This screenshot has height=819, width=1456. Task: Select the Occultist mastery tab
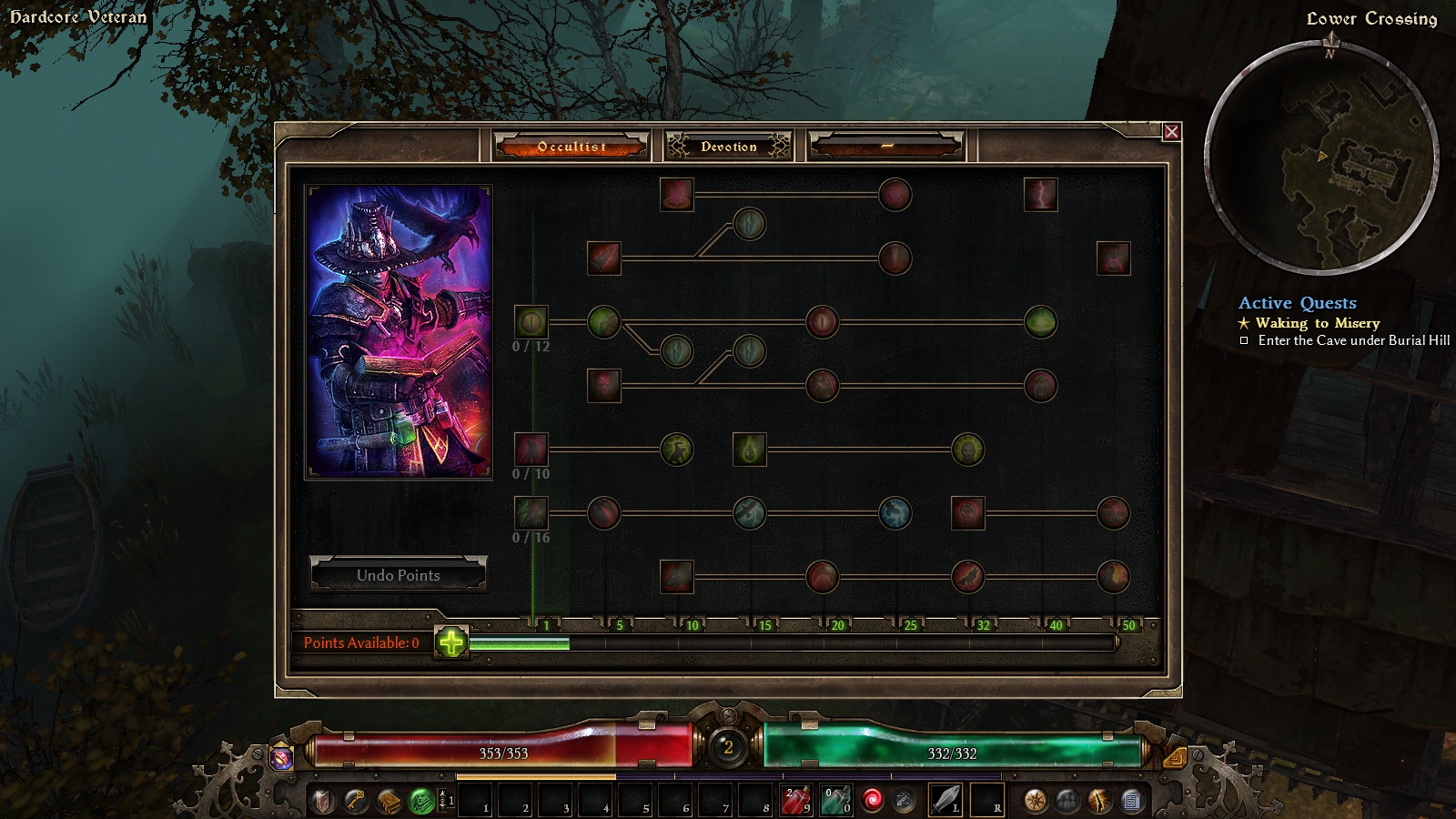[x=571, y=146]
